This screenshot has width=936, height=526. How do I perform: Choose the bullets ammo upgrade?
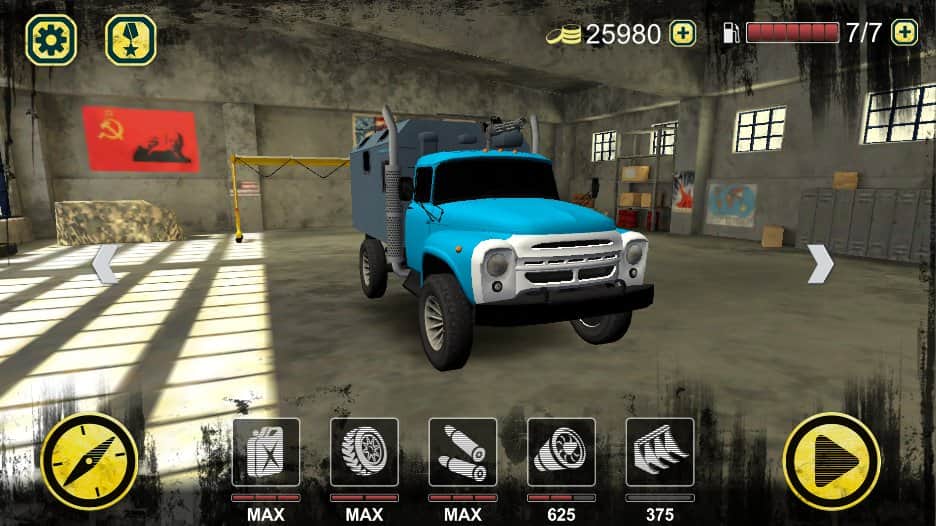463,452
